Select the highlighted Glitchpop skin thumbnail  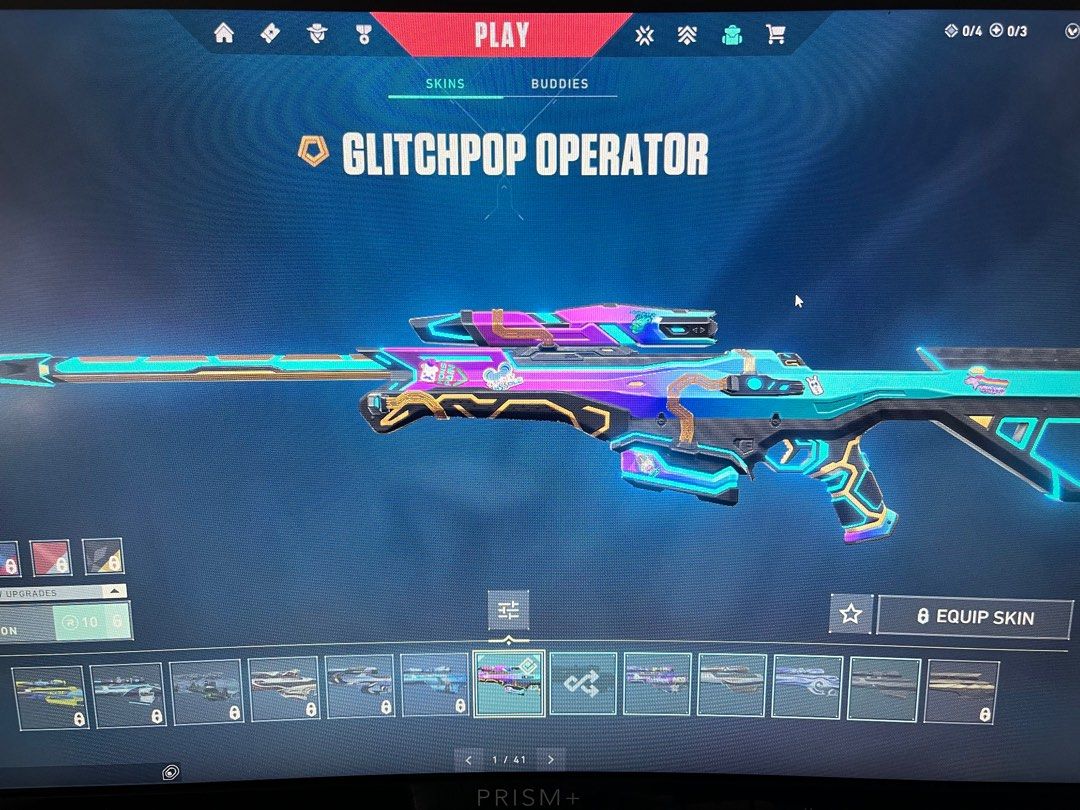click(x=509, y=684)
